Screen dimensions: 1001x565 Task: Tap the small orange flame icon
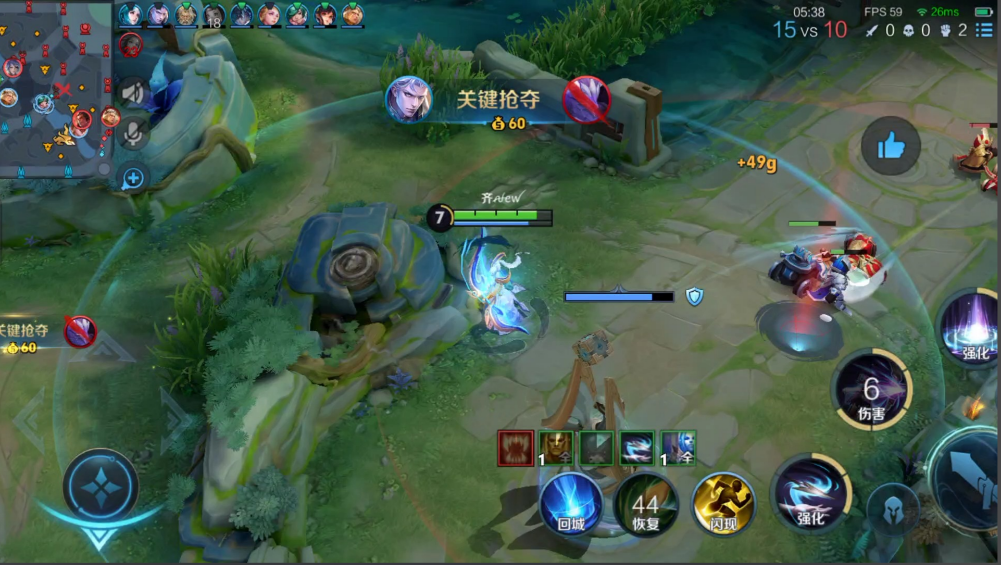click(975, 407)
